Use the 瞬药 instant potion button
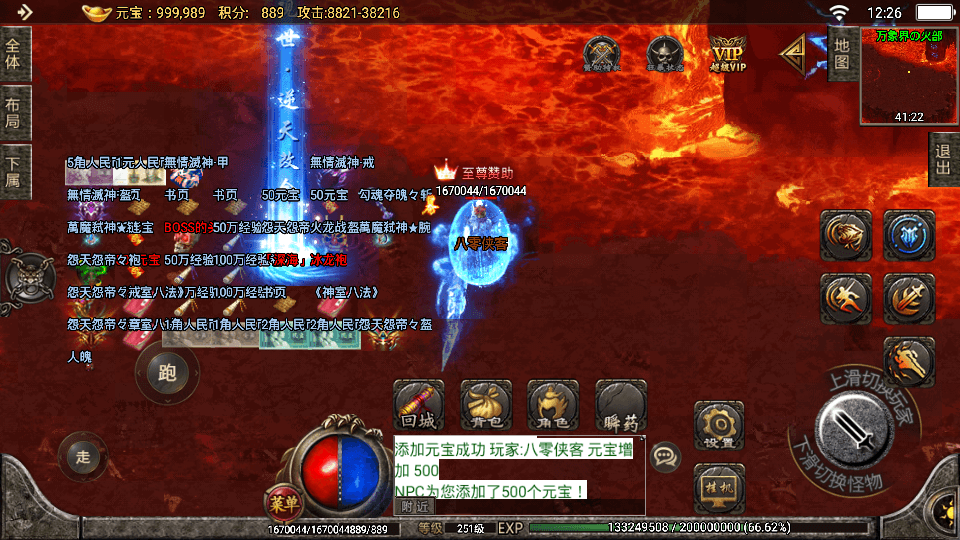 tap(621, 405)
